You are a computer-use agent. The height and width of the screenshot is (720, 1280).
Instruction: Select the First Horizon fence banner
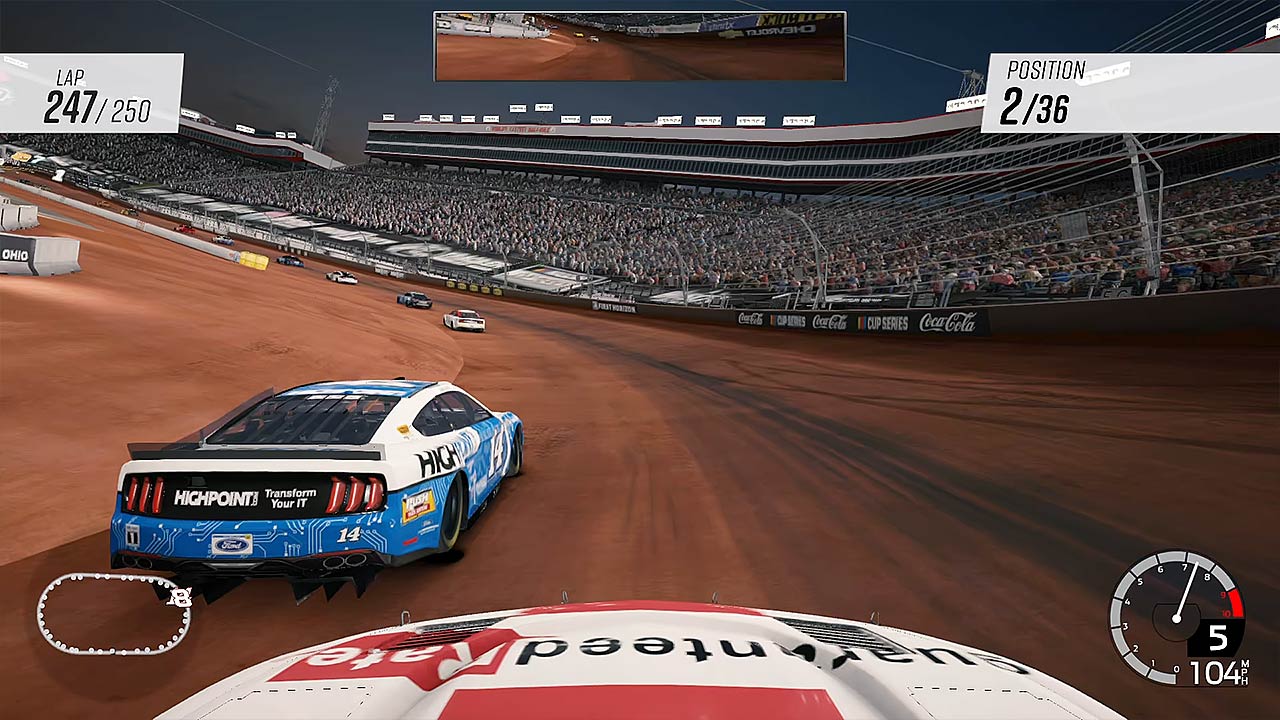615,307
